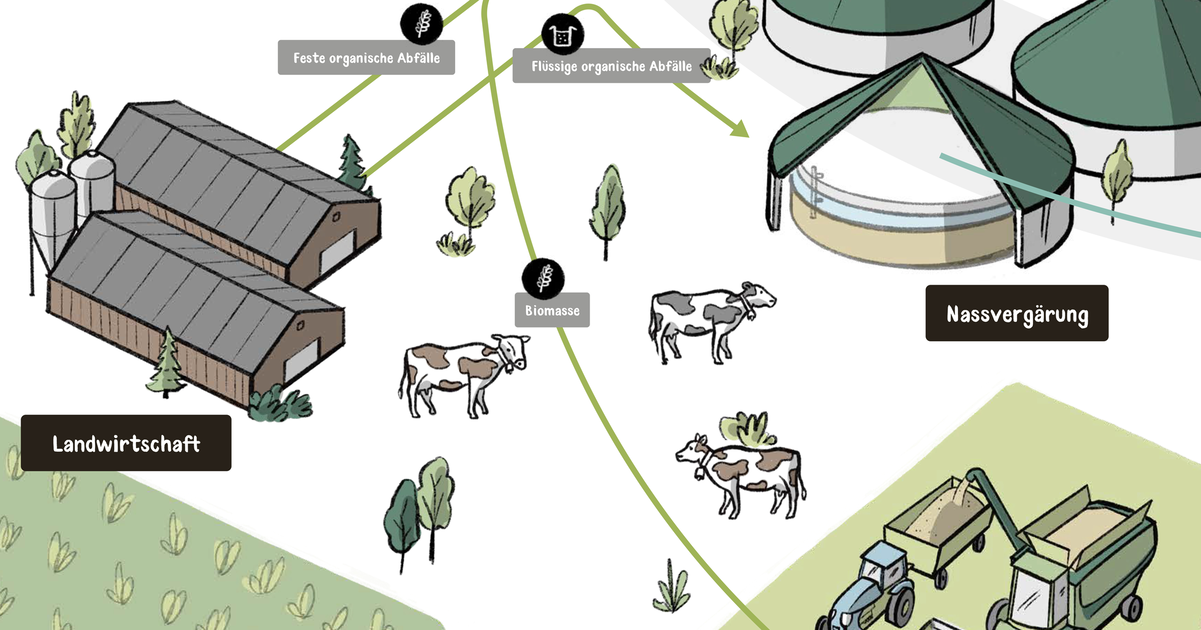Open the Landwirtschaft label

point(126,443)
